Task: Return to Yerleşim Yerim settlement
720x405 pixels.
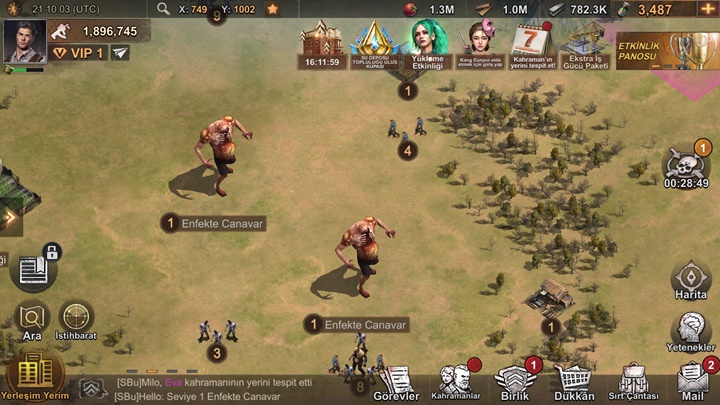Action: (x=35, y=377)
